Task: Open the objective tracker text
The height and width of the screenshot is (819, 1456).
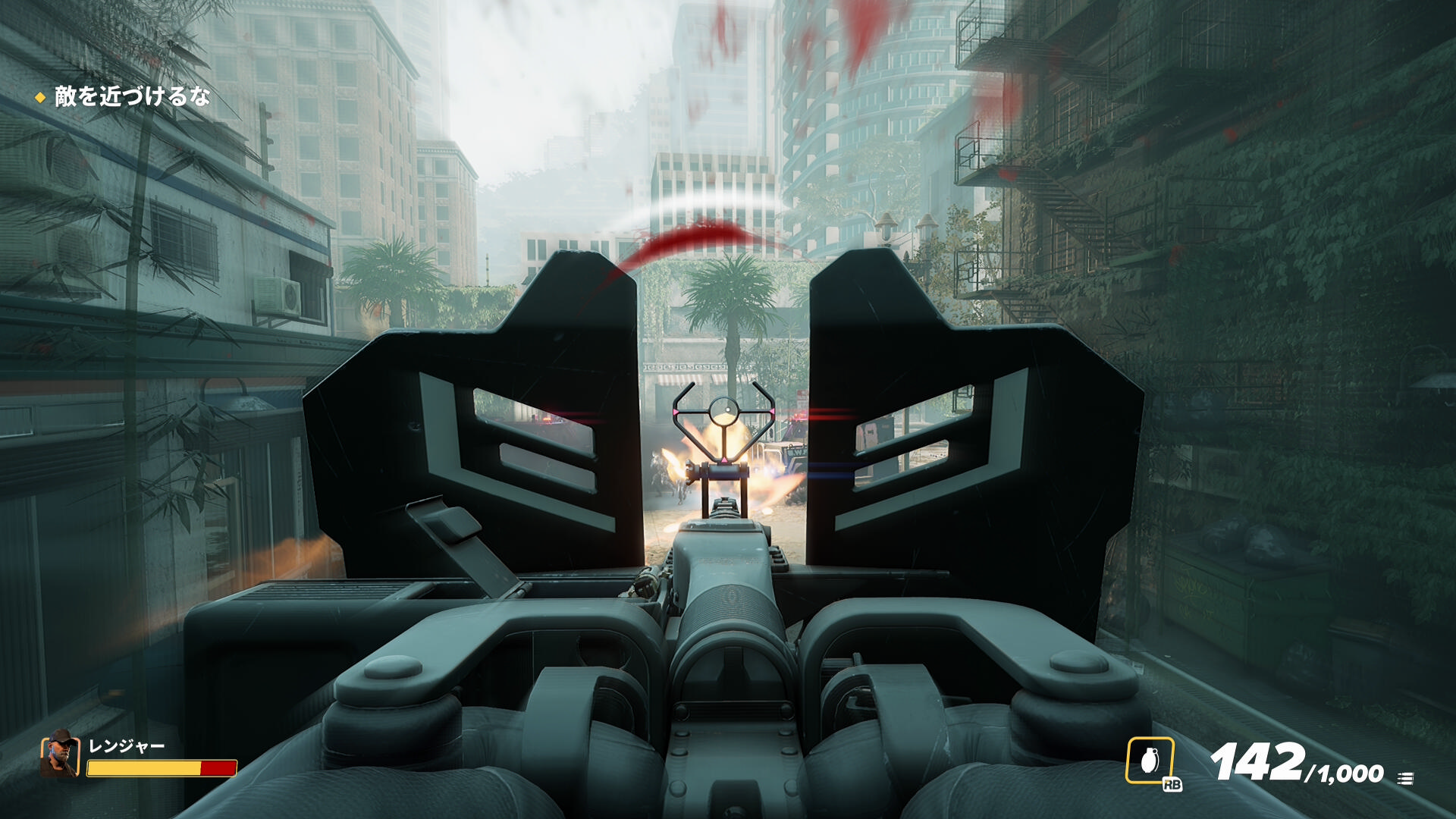Action: pyautogui.click(x=132, y=97)
